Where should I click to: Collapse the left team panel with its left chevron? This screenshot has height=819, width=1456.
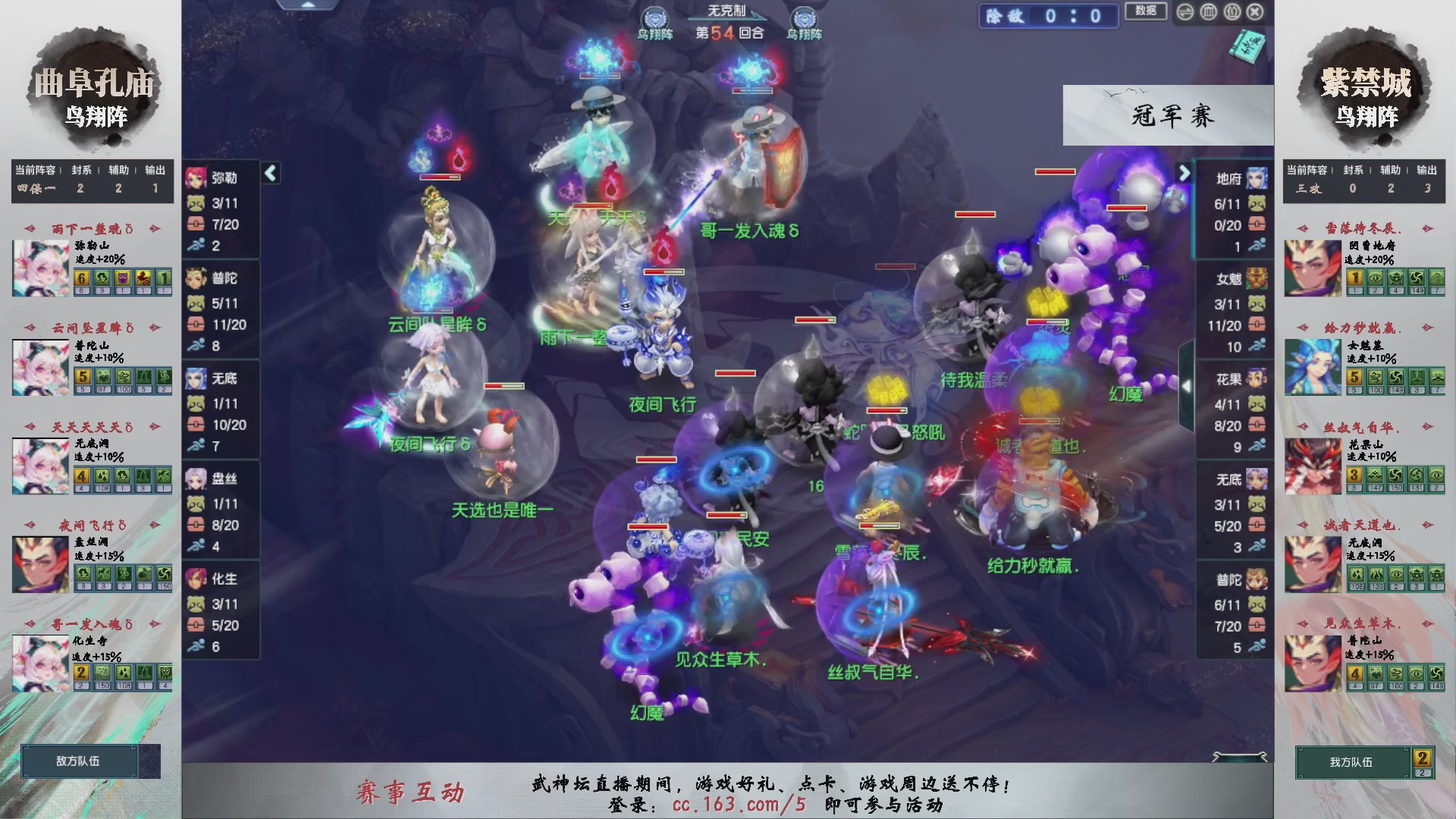click(x=269, y=173)
